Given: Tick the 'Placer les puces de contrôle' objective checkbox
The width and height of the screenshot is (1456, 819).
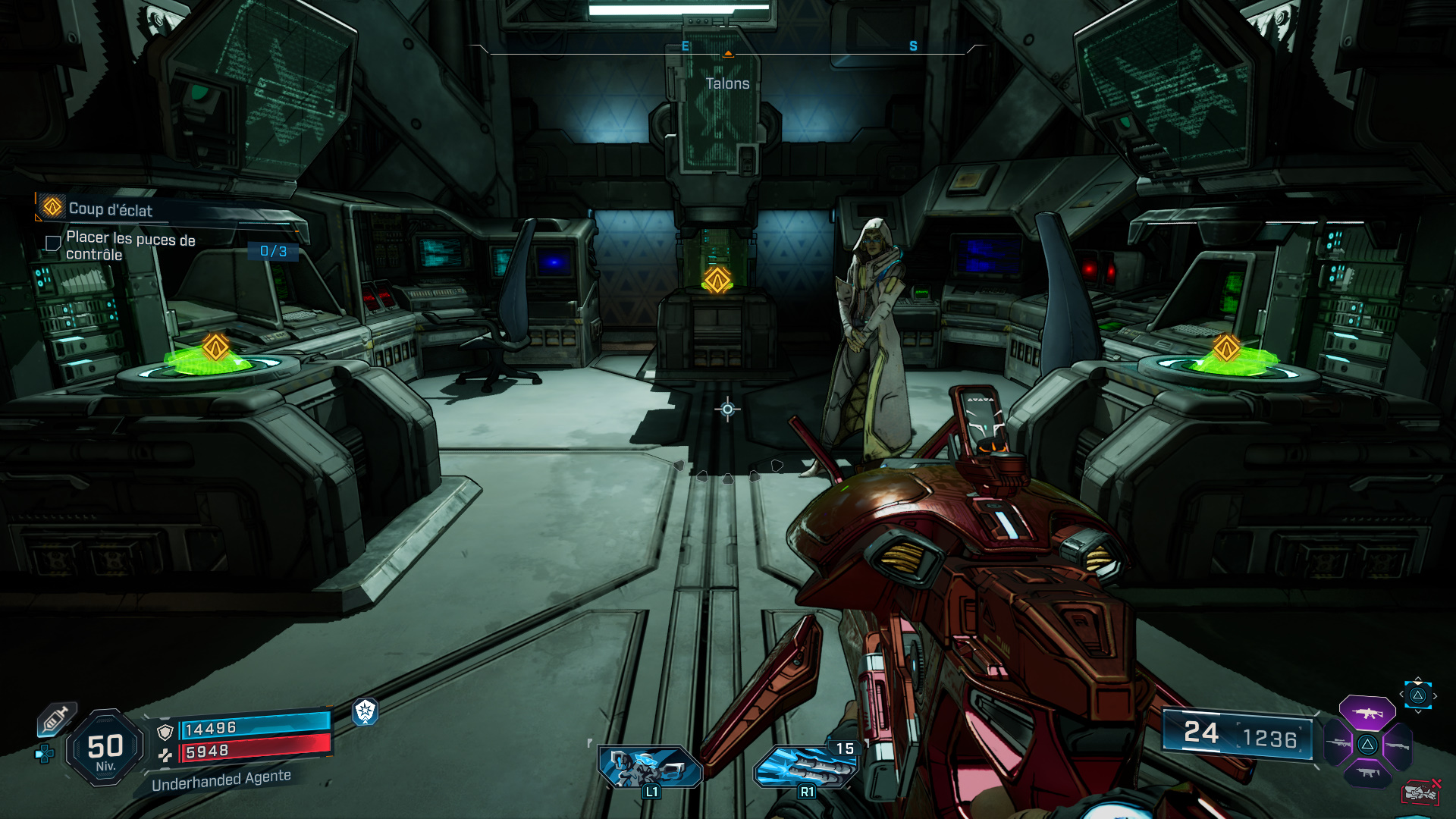Looking at the screenshot, I should coord(53,243).
